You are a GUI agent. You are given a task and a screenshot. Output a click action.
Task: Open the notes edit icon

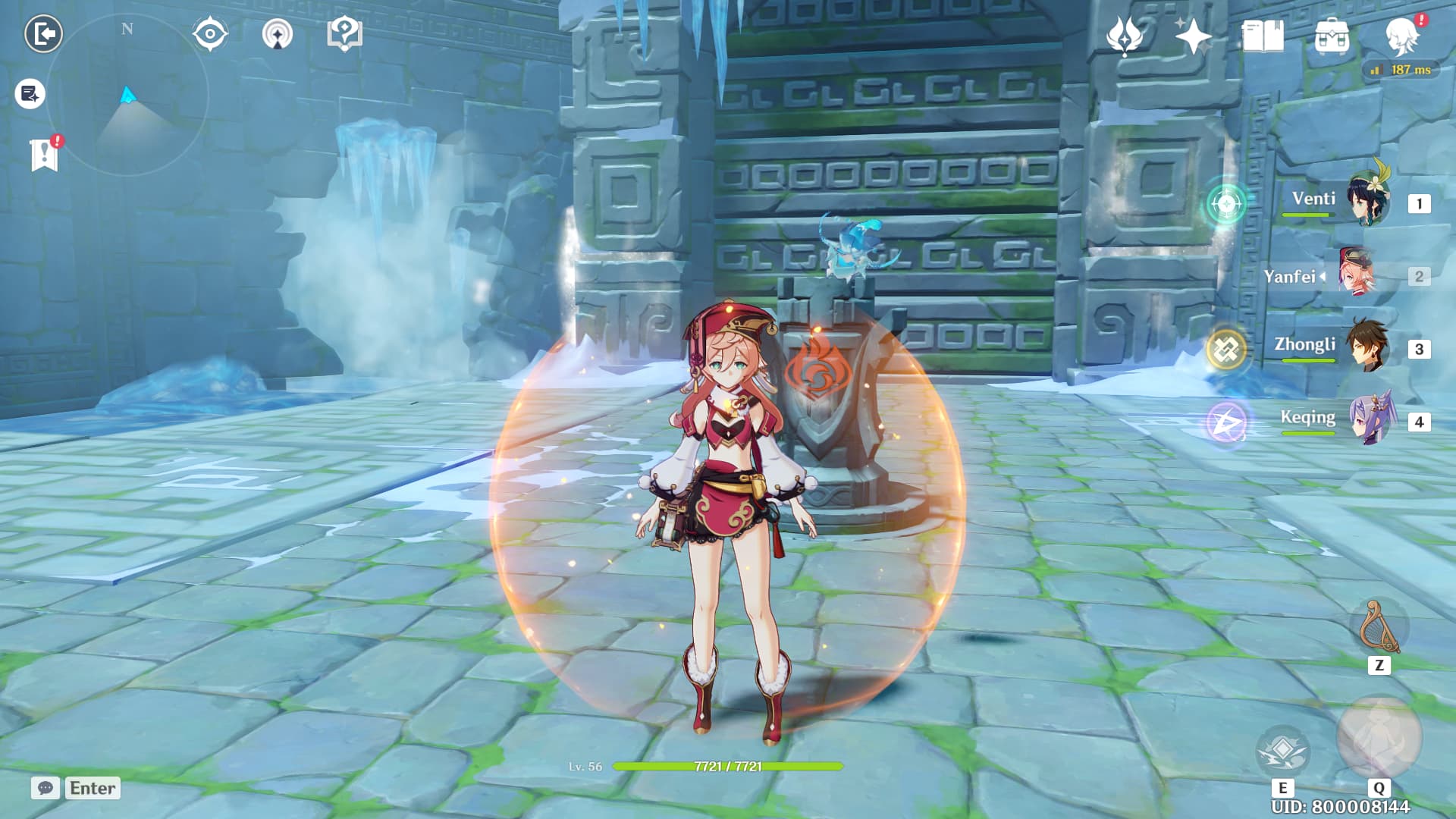point(30,94)
